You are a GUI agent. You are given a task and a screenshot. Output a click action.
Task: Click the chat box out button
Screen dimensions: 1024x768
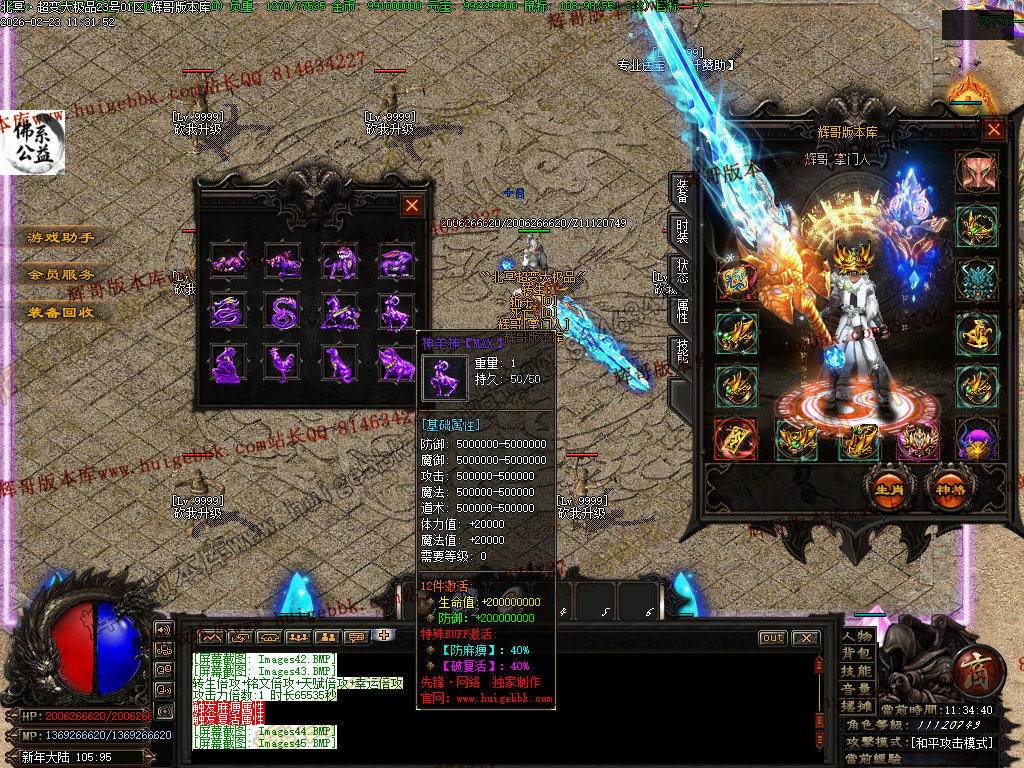tap(773, 638)
